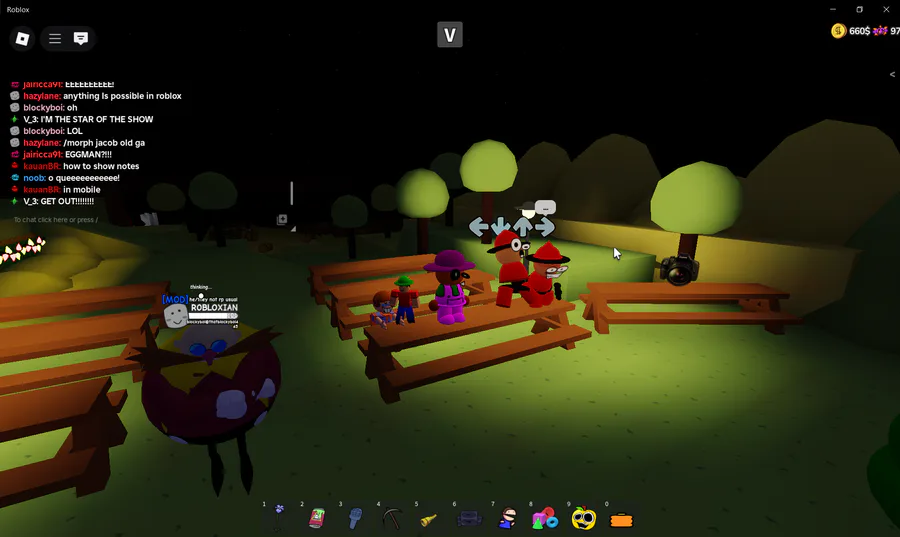Select the colorful toy shapes in slot 8
Image resolution: width=900 pixels, height=537 pixels.
pos(545,518)
